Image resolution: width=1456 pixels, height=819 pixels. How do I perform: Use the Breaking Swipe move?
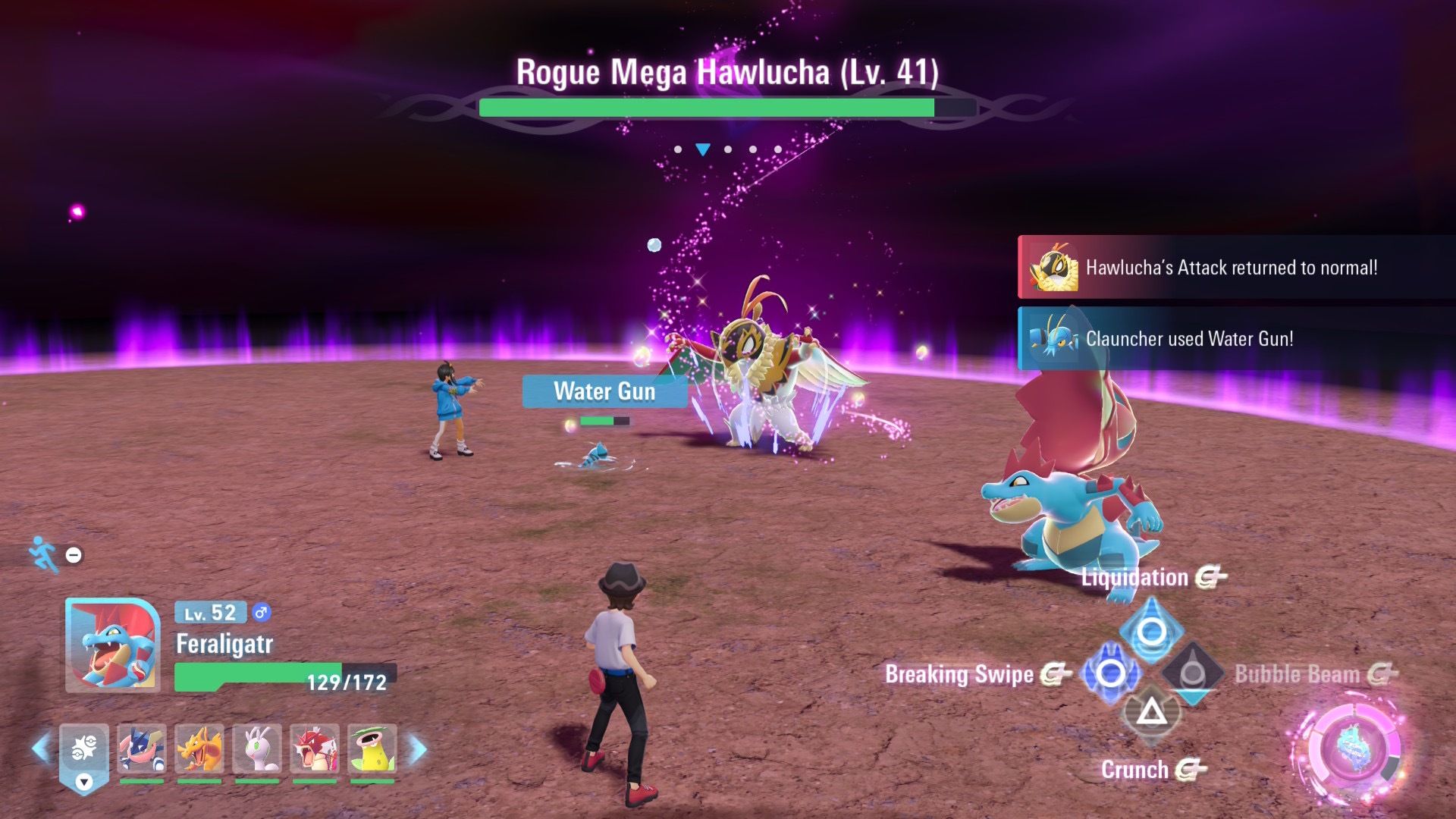coord(1110,673)
